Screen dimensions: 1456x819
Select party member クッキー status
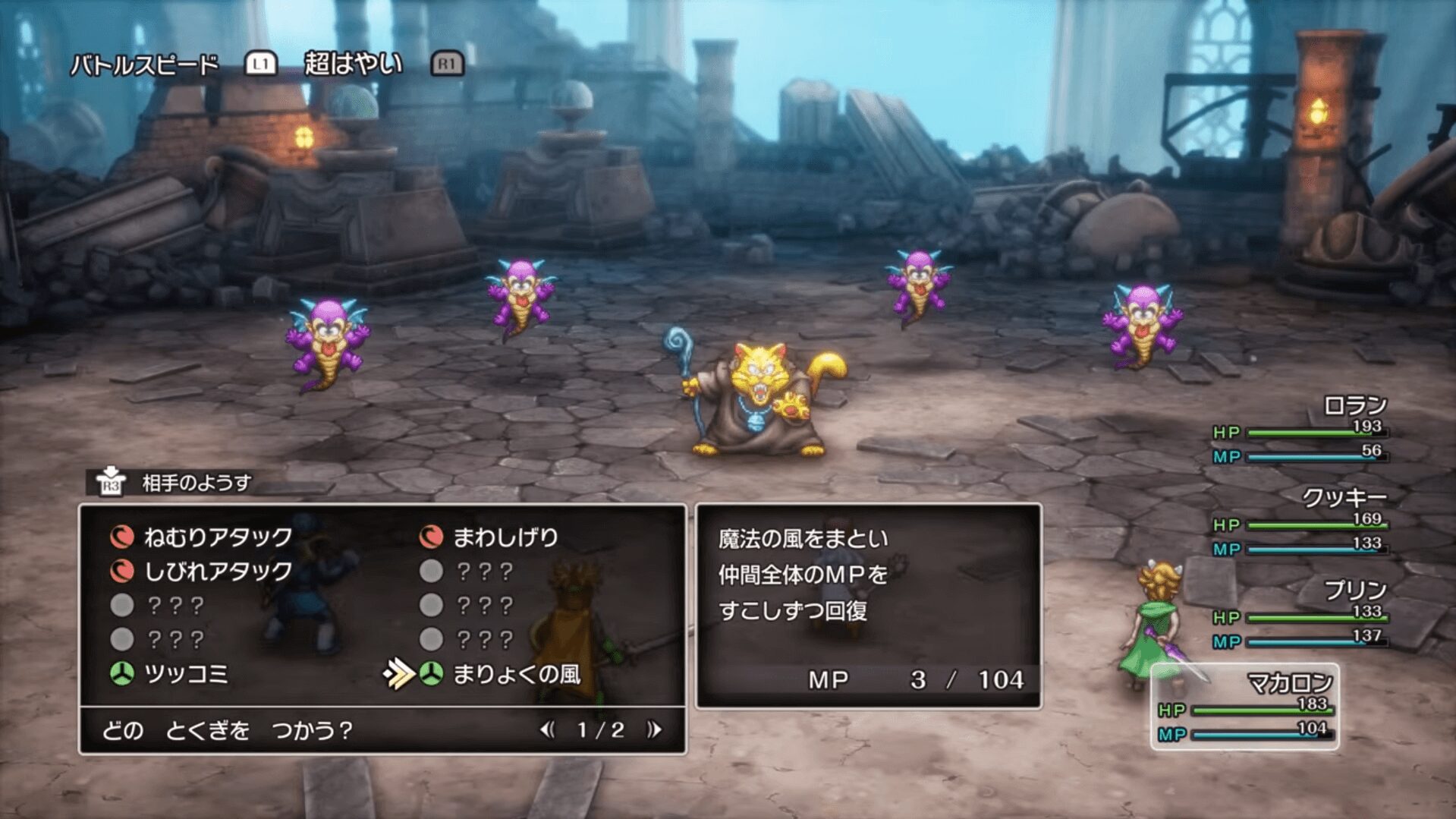click(1300, 522)
